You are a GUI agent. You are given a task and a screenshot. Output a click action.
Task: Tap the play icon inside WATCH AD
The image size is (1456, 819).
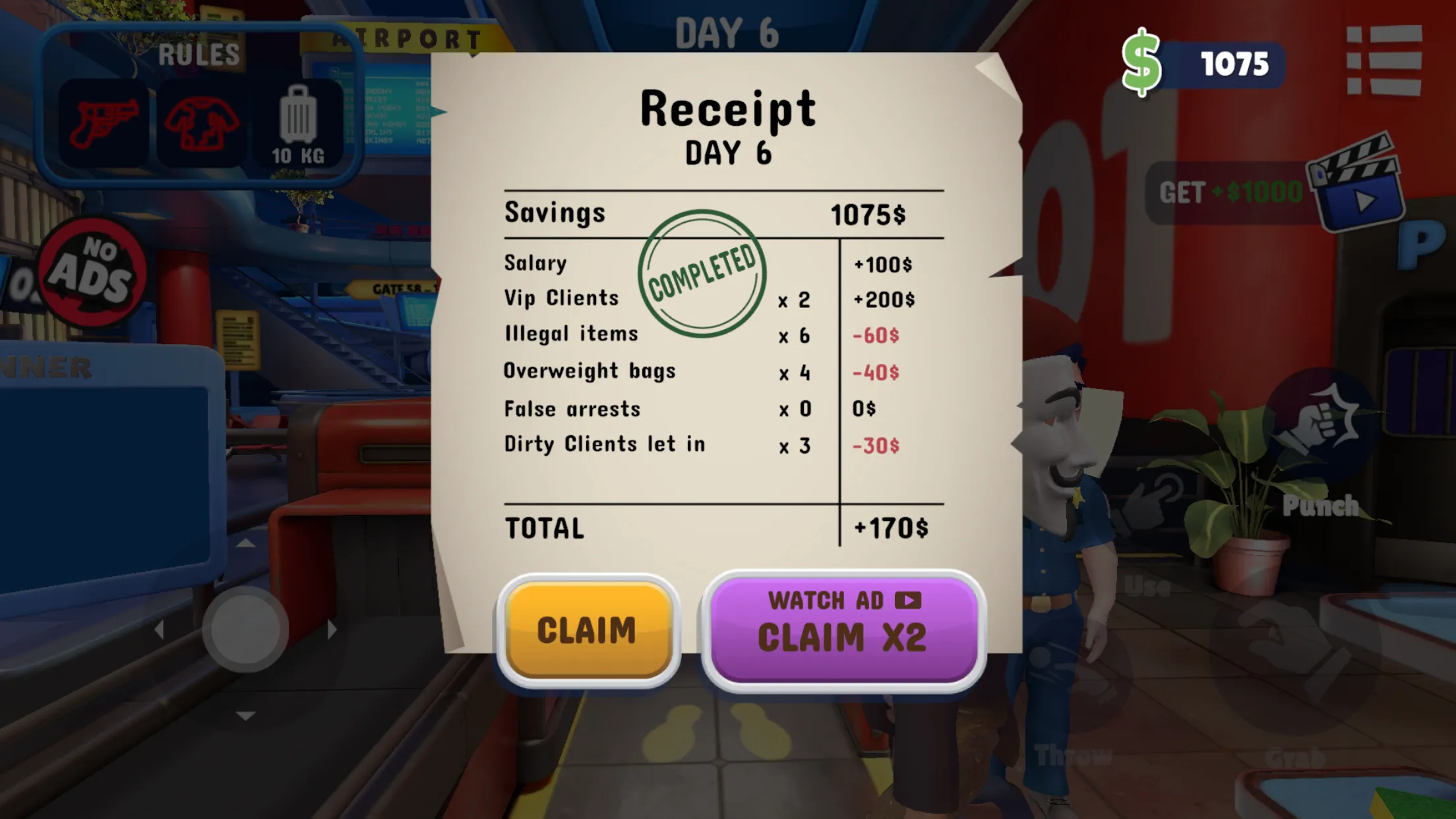(x=908, y=601)
